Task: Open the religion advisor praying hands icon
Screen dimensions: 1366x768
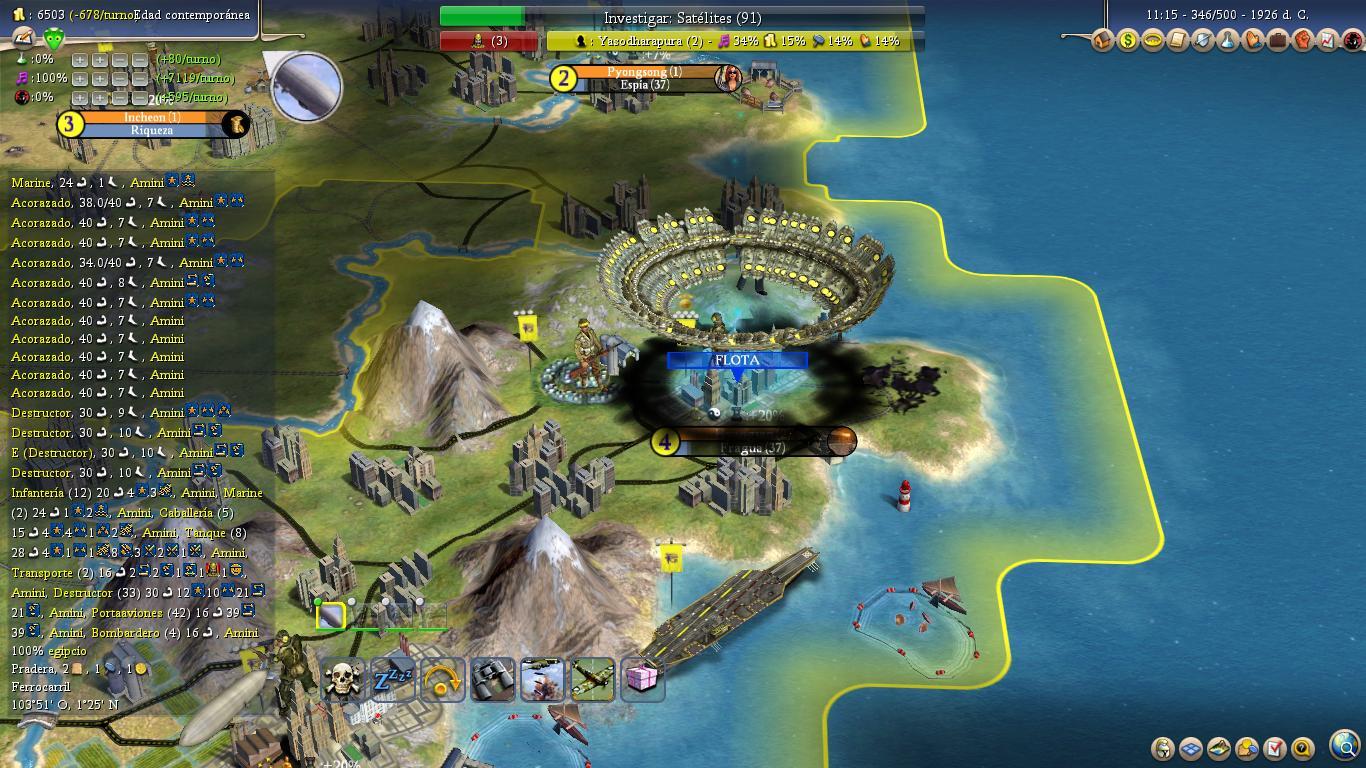Action: [1252, 41]
